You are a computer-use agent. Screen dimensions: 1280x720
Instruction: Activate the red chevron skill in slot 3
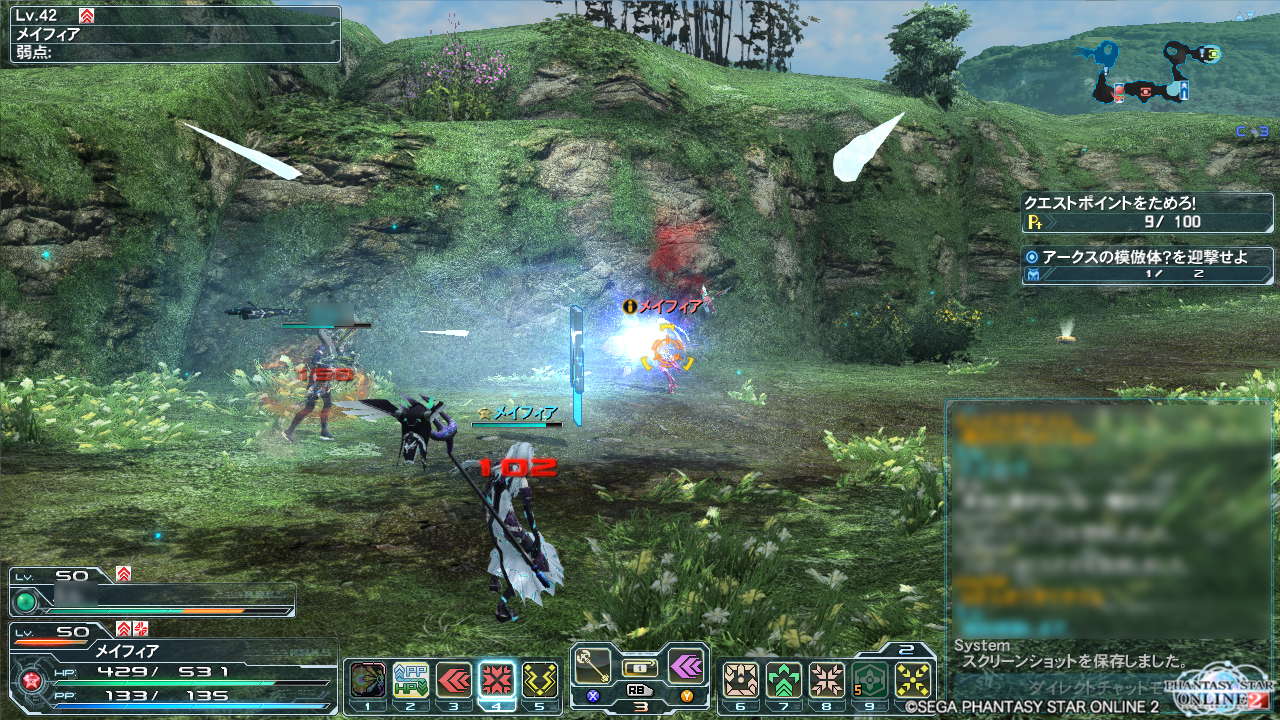tap(454, 680)
